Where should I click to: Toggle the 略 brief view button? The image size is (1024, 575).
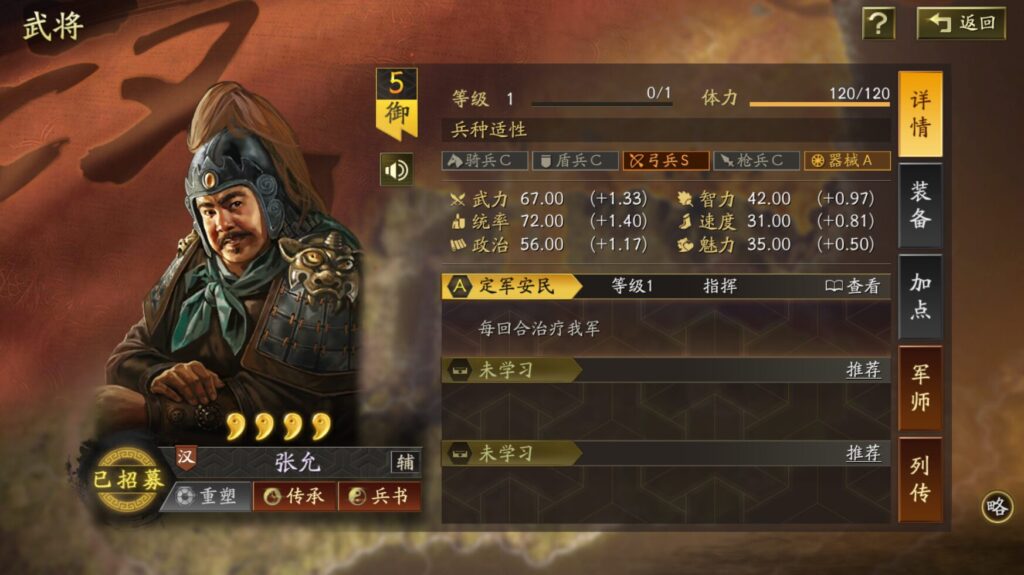tap(997, 507)
